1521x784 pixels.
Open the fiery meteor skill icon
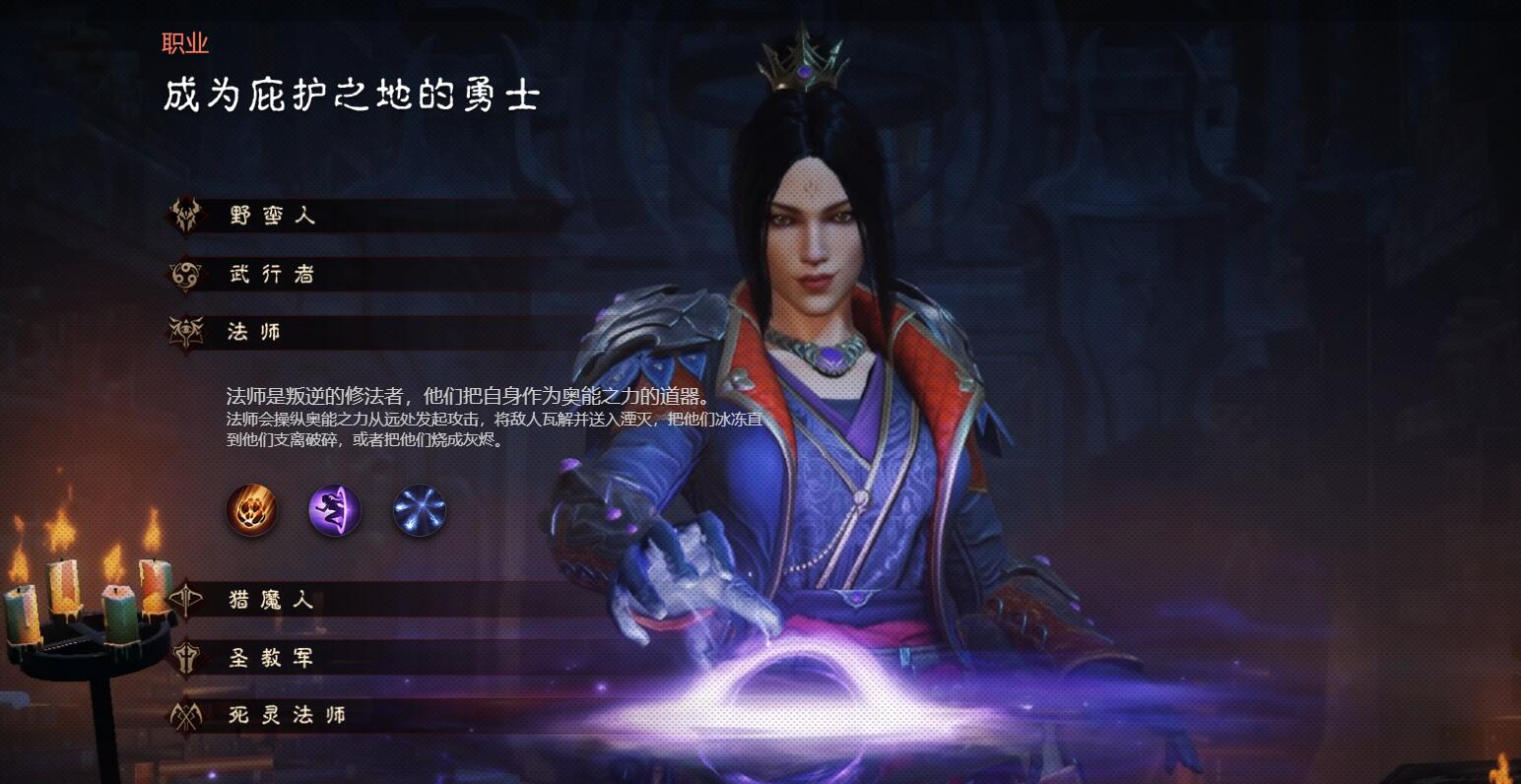click(x=251, y=510)
